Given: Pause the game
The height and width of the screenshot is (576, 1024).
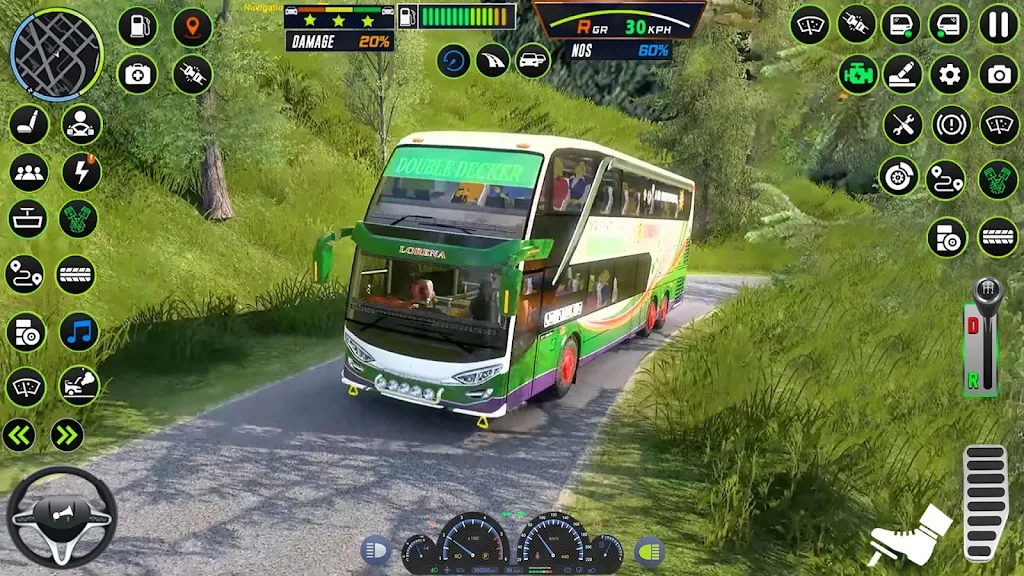Looking at the screenshot, I should [x=998, y=24].
